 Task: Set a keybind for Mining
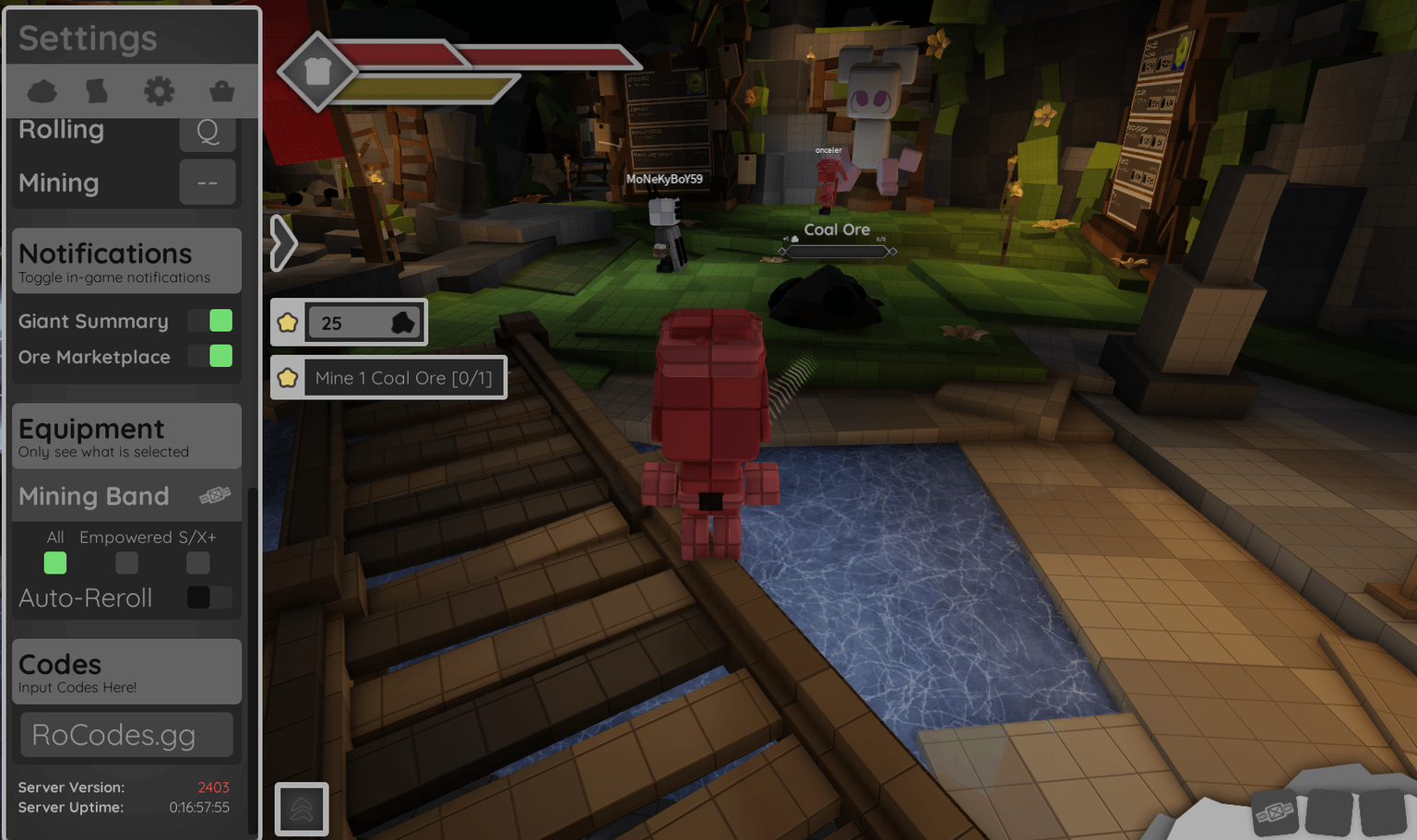pyautogui.click(x=208, y=183)
